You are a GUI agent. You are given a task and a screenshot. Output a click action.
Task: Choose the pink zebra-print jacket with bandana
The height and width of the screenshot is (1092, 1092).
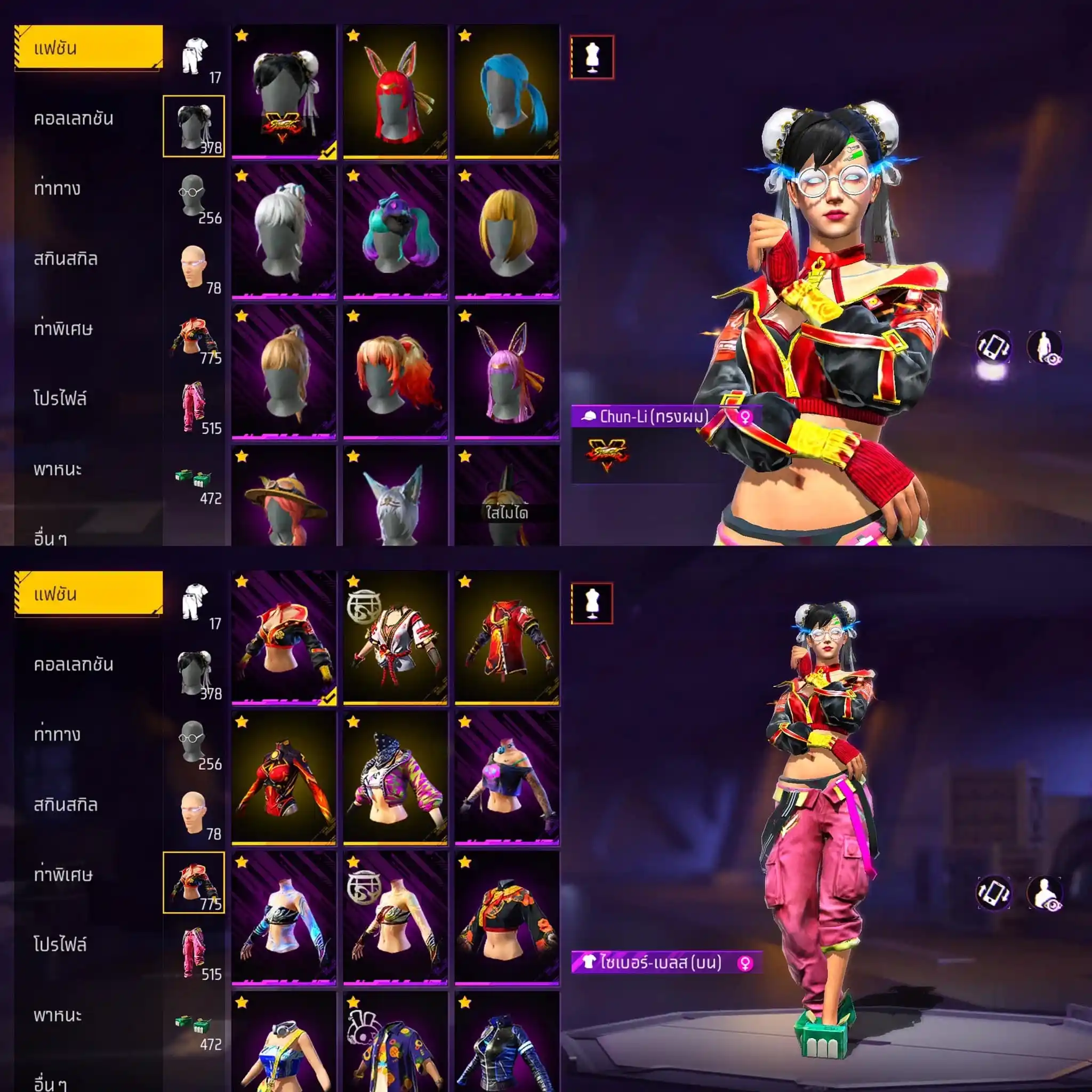coord(395,778)
